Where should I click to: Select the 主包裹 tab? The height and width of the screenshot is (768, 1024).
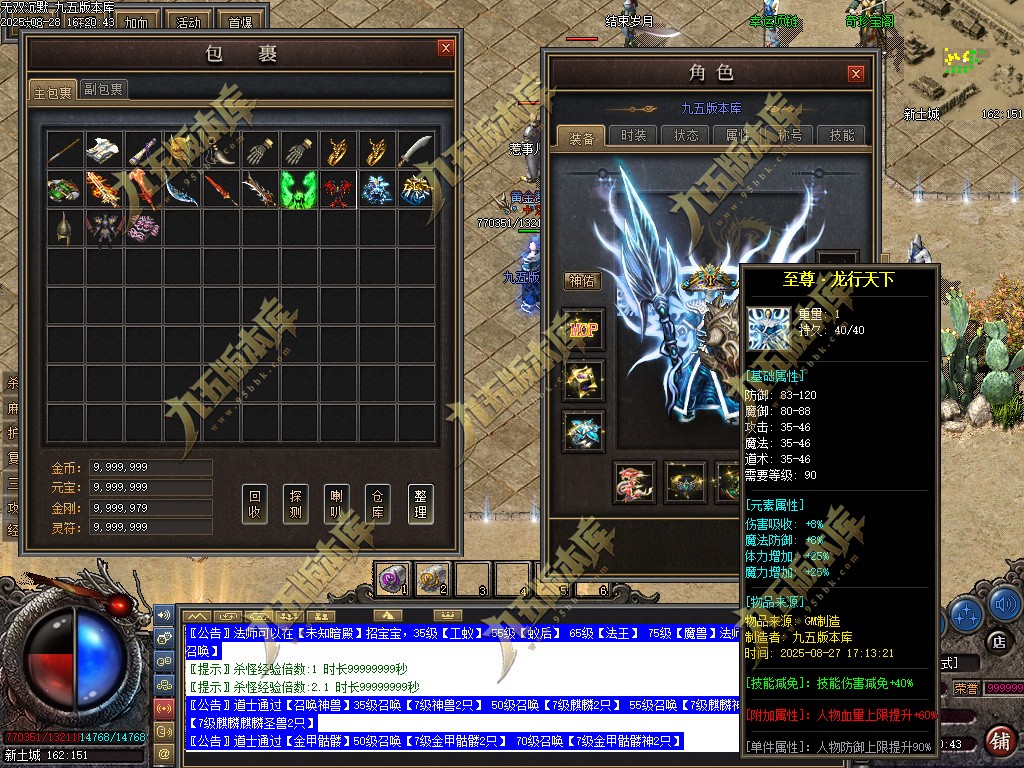click(53, 91)
